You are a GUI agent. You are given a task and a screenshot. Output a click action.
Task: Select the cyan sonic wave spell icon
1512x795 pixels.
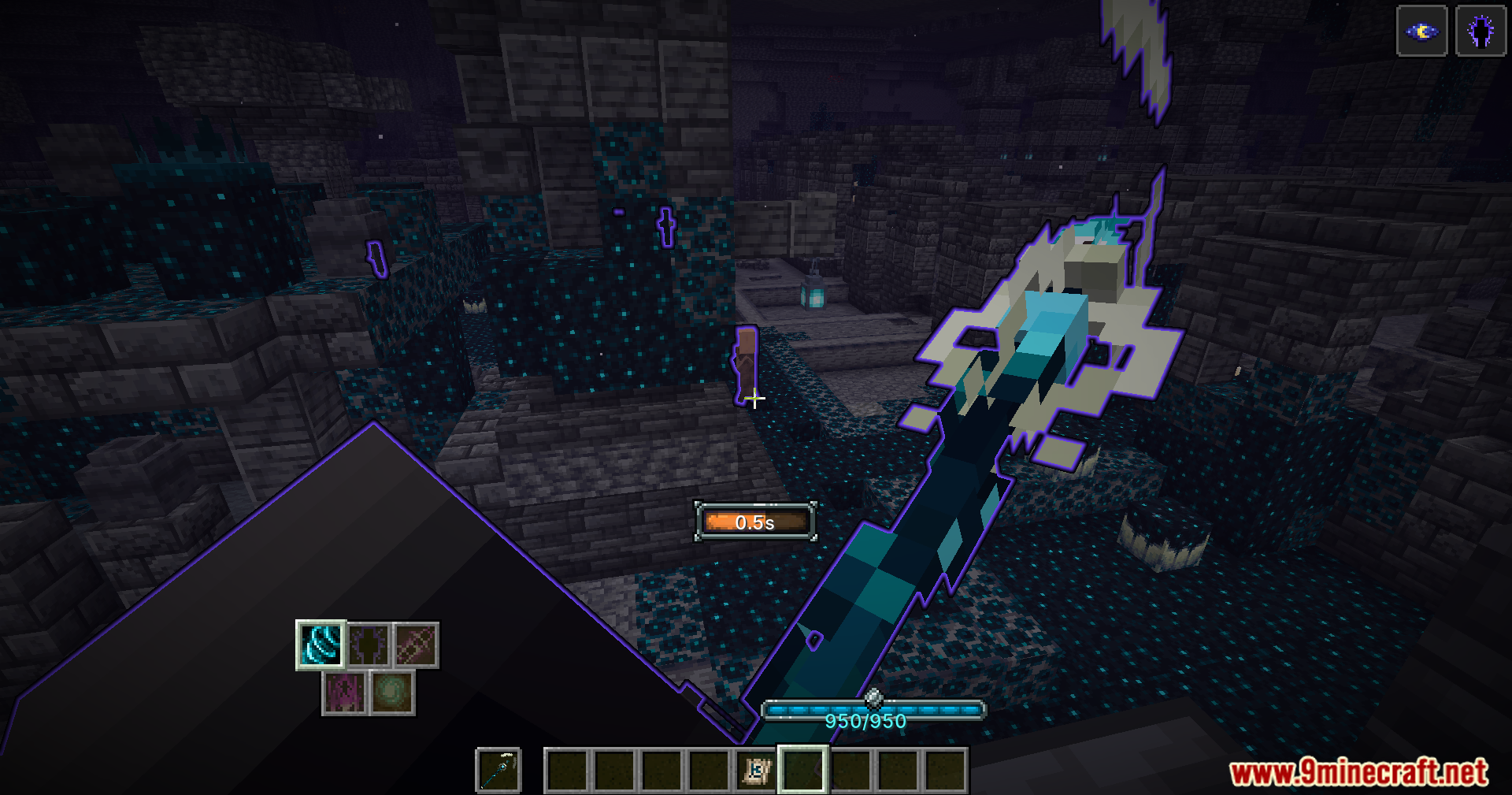coord(321,645)
